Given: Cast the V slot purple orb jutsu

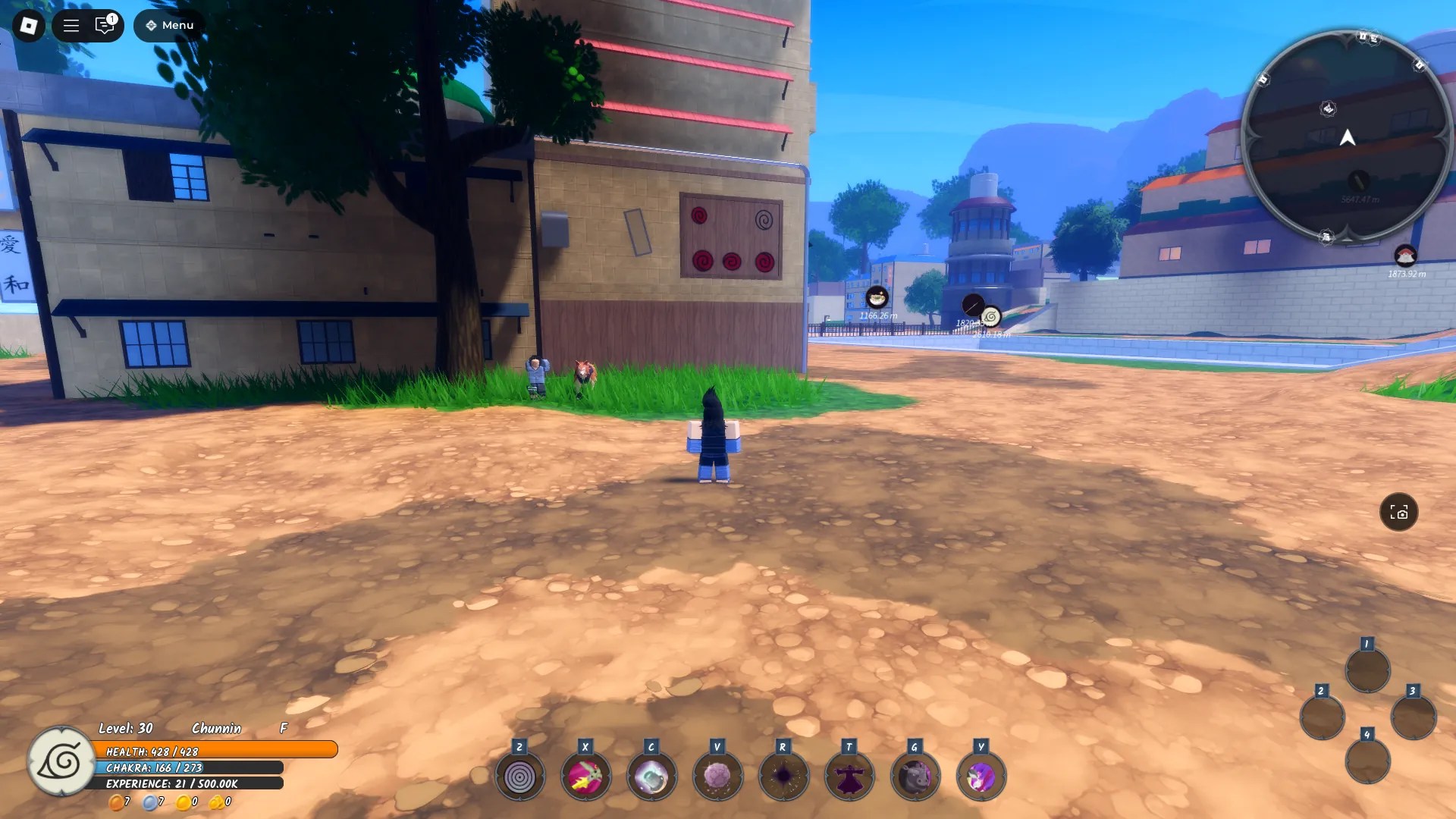Looking at the screenshot, I should coord(717,775).
